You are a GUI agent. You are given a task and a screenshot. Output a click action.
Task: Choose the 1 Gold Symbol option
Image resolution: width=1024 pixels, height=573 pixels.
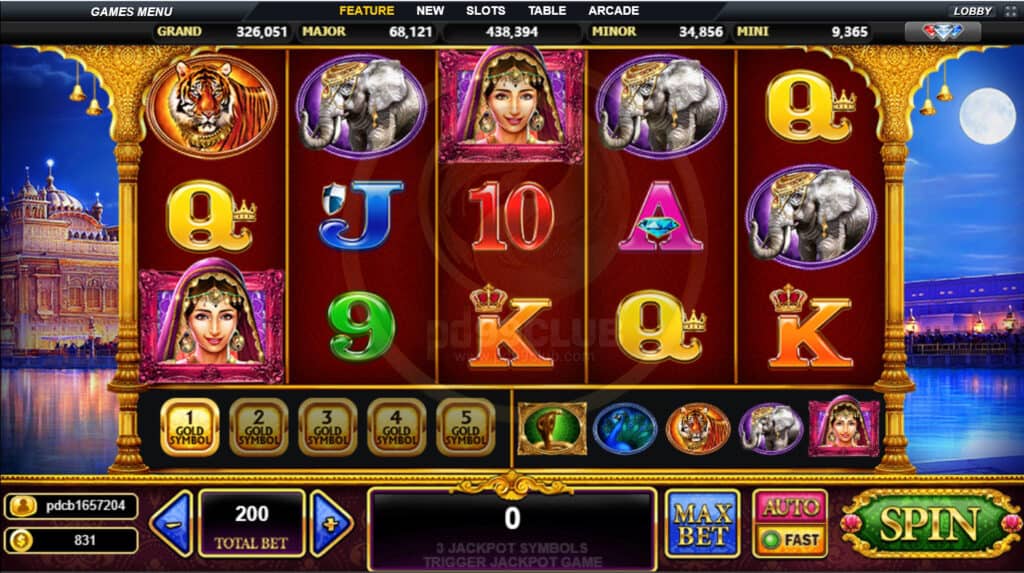[189, 427]
